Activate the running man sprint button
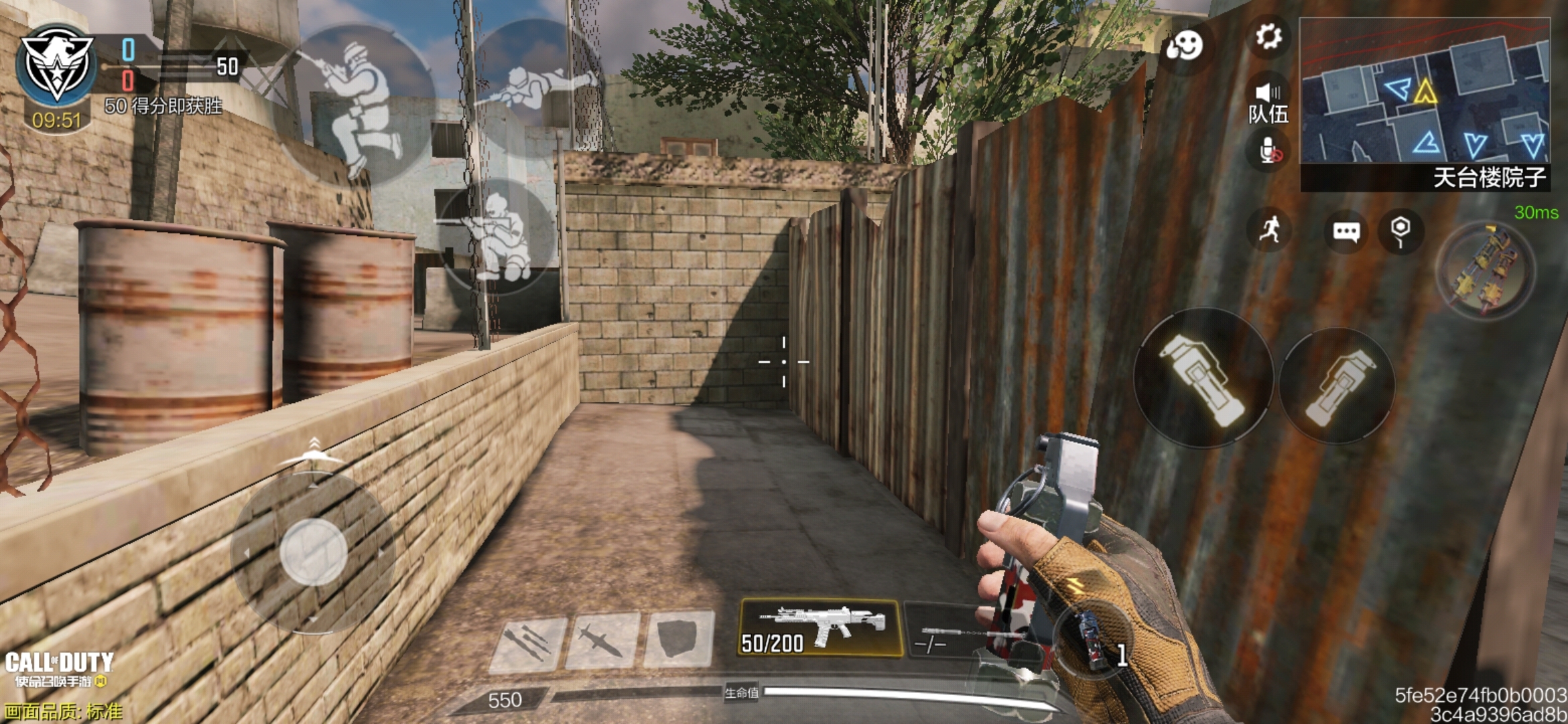This screenshot has width=1568, height=724. tap(1269, 231)
